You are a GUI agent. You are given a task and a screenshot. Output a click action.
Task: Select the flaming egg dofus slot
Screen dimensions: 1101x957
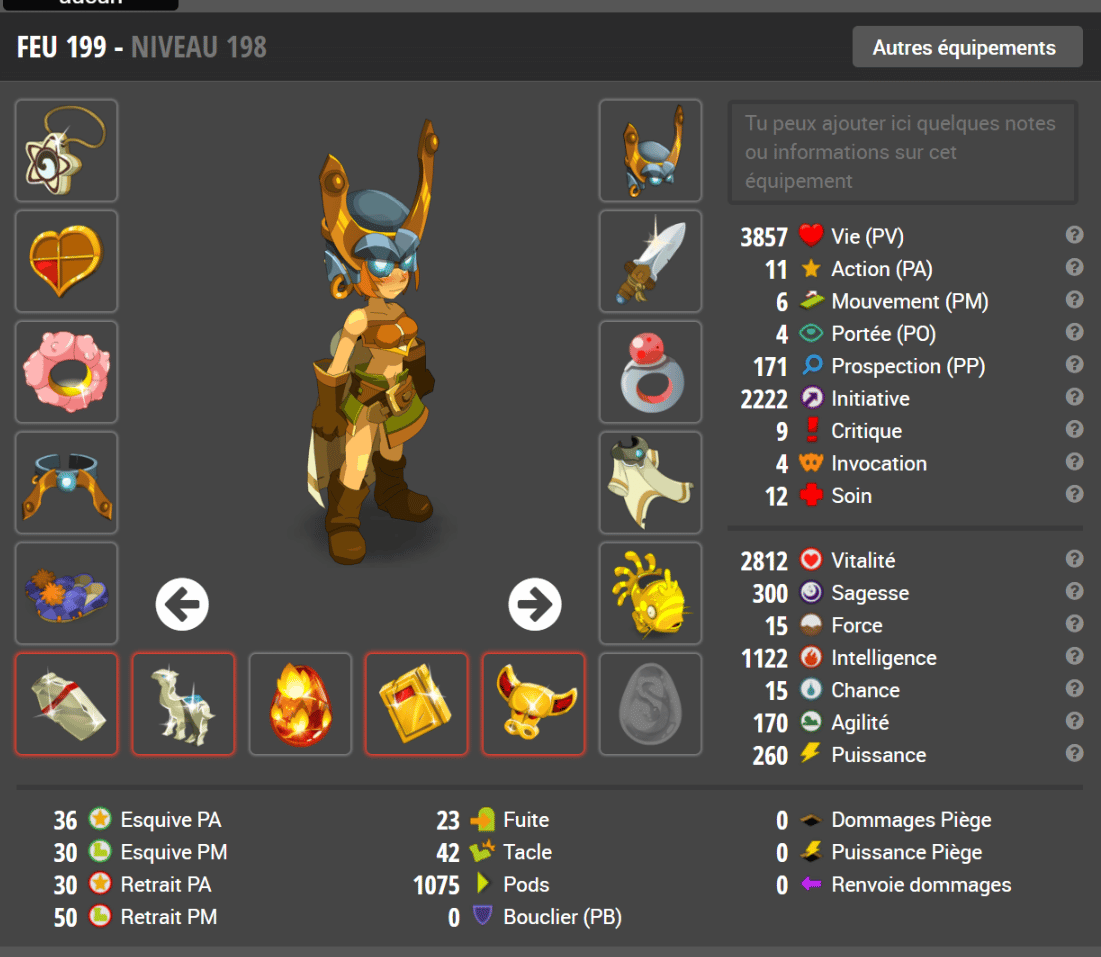click(300, 704)
